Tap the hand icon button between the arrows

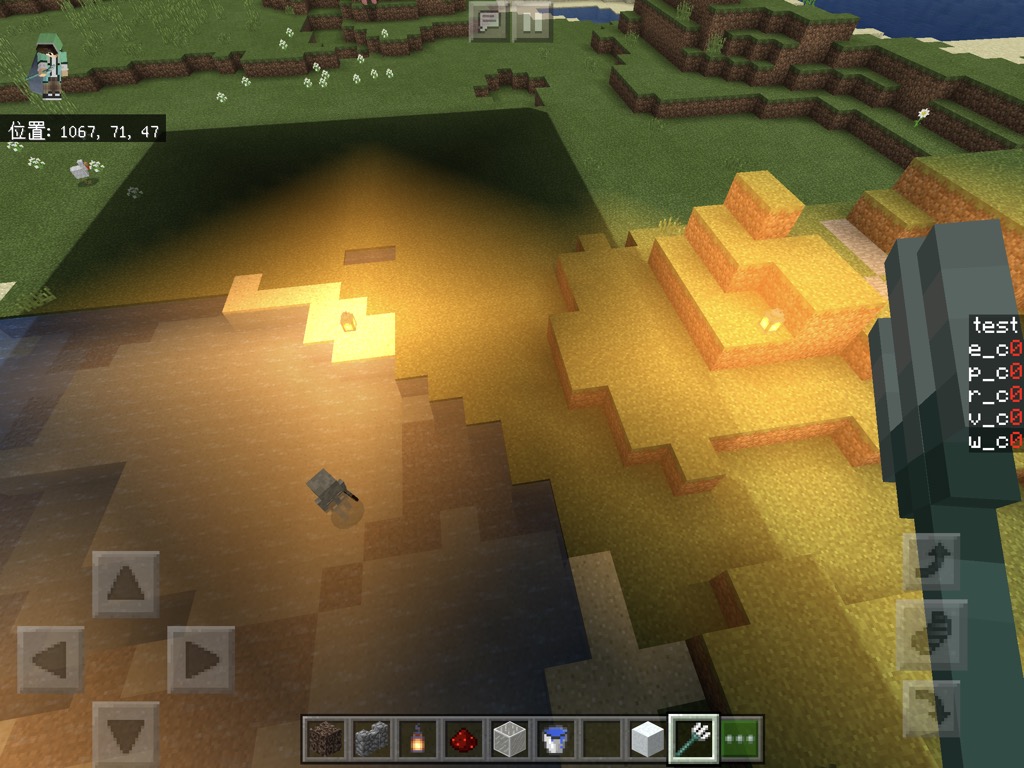point(931,635)
